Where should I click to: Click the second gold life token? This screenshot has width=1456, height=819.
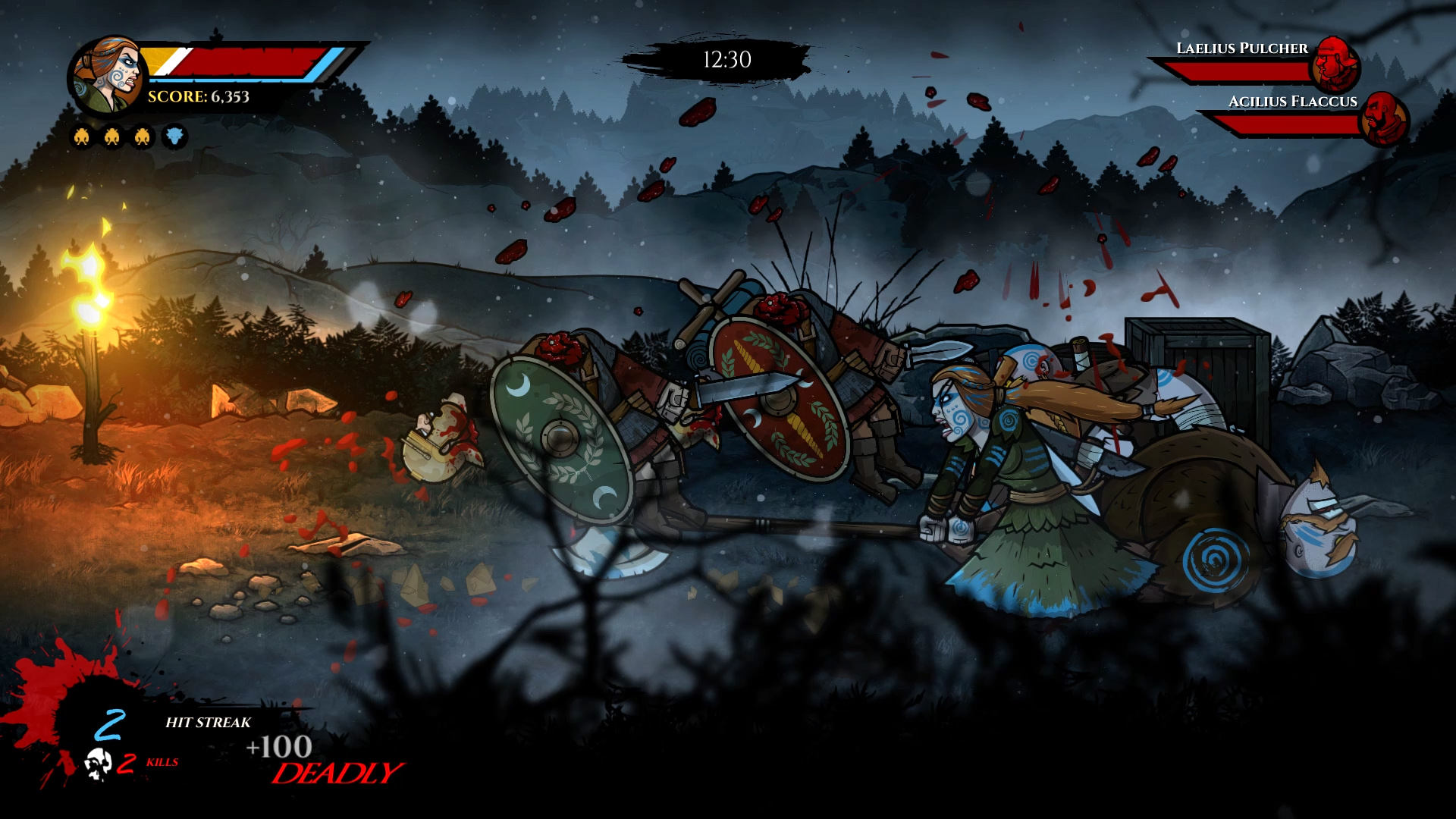point(111,138)
